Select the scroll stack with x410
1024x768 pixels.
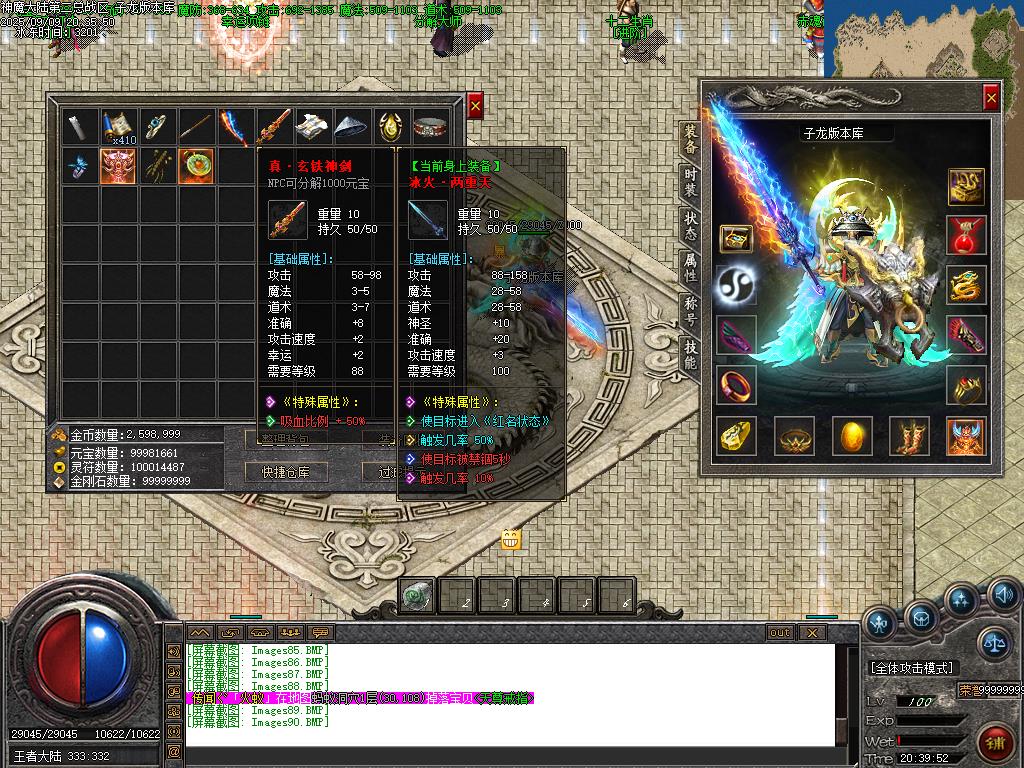(x=118, y=127)
